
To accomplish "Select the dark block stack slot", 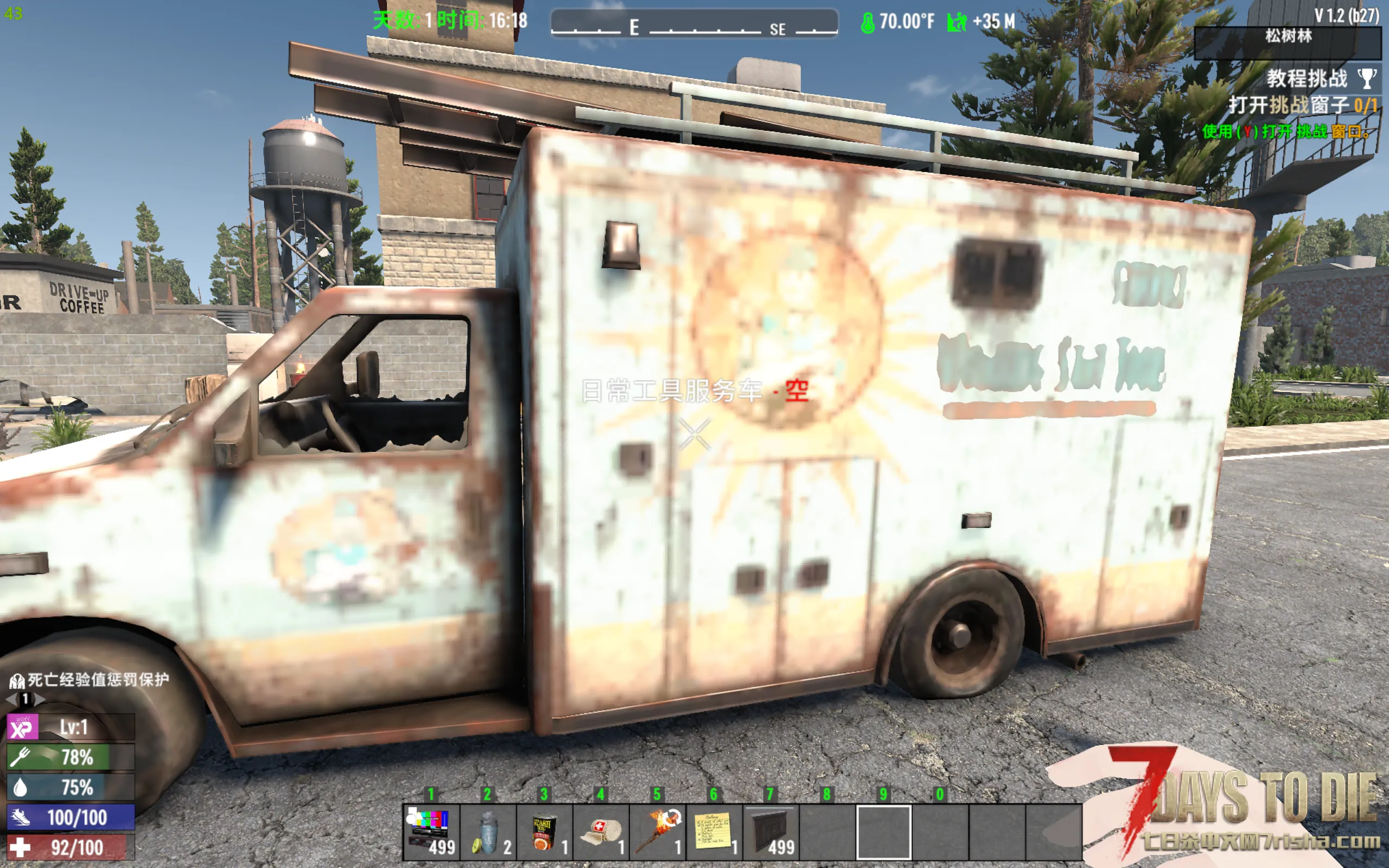I will [x=771, y=832].
